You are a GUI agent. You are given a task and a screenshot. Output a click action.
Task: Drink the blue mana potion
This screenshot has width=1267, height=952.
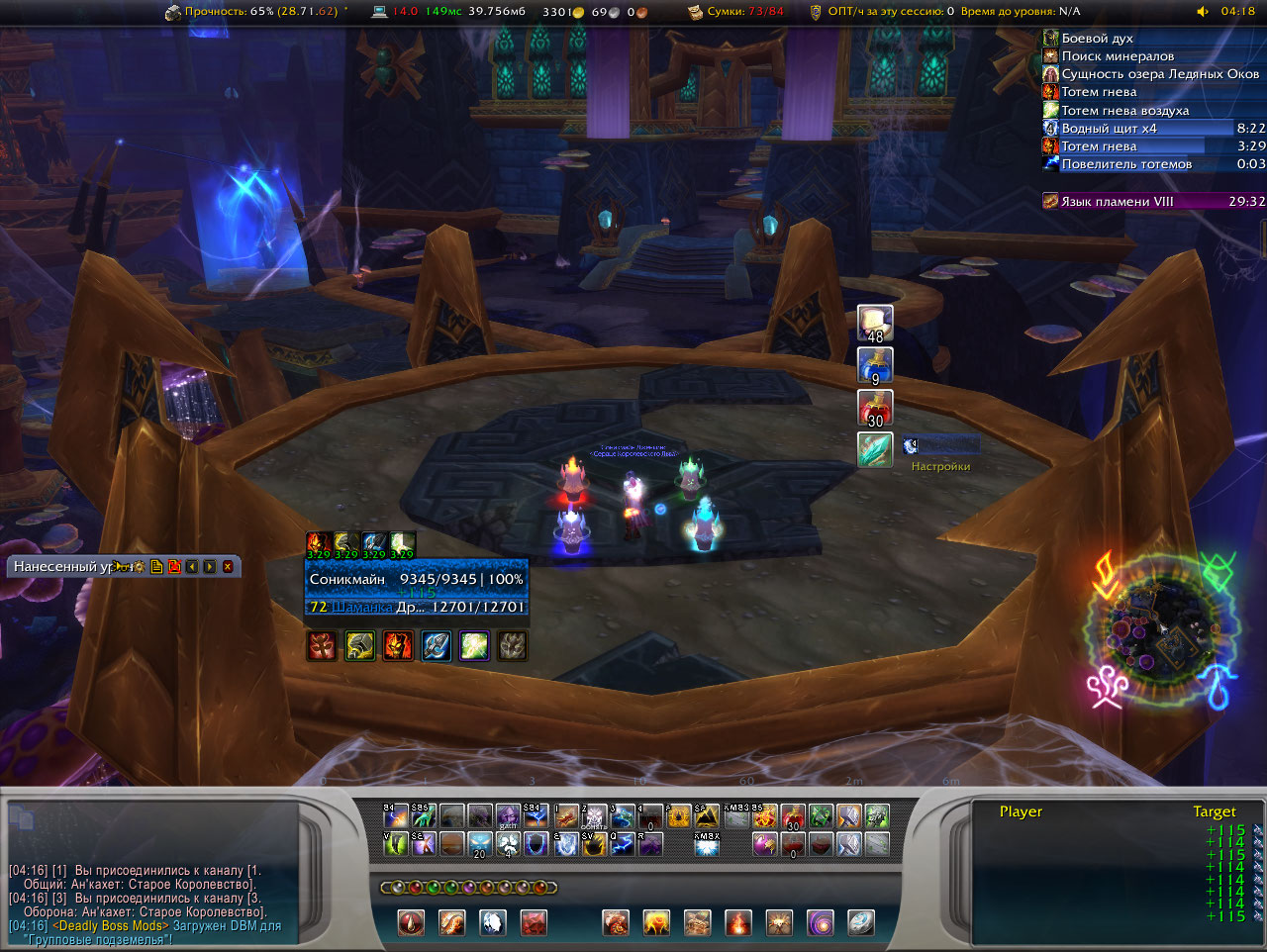(875, 365)
